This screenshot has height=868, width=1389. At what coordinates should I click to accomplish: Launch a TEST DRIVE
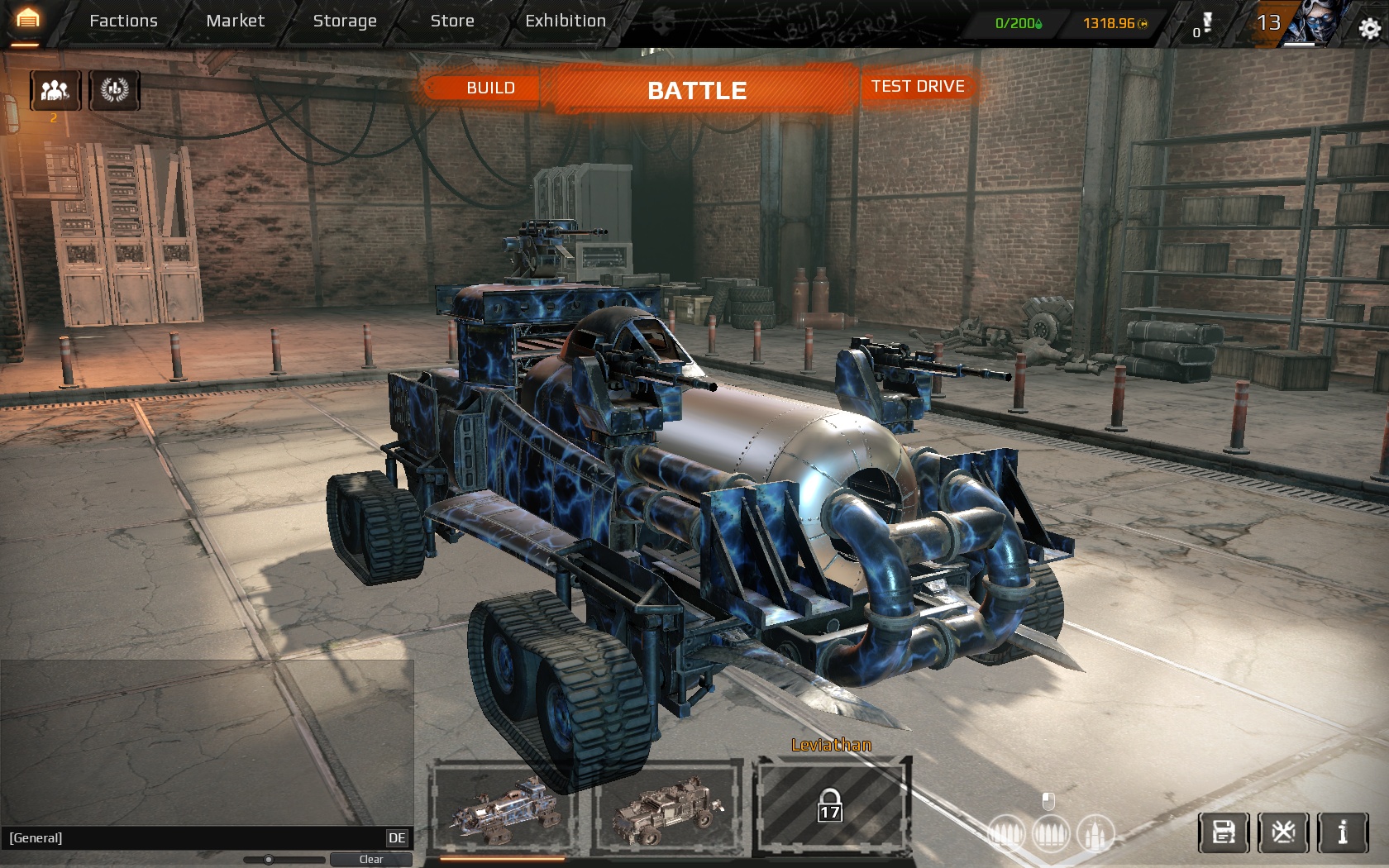pyautogui.click(x=918, y=87)
